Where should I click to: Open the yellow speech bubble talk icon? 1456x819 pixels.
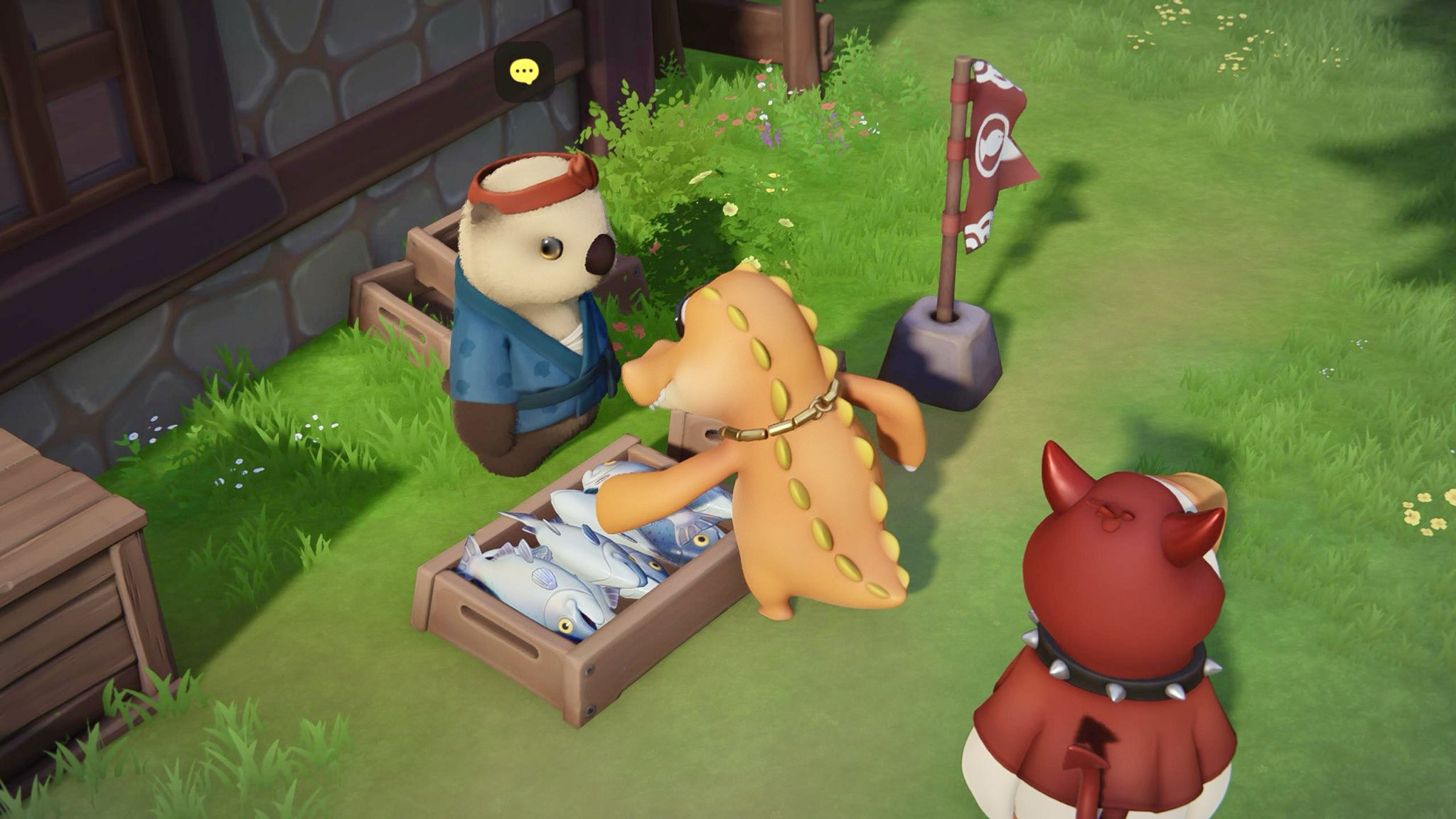(524, 71)
